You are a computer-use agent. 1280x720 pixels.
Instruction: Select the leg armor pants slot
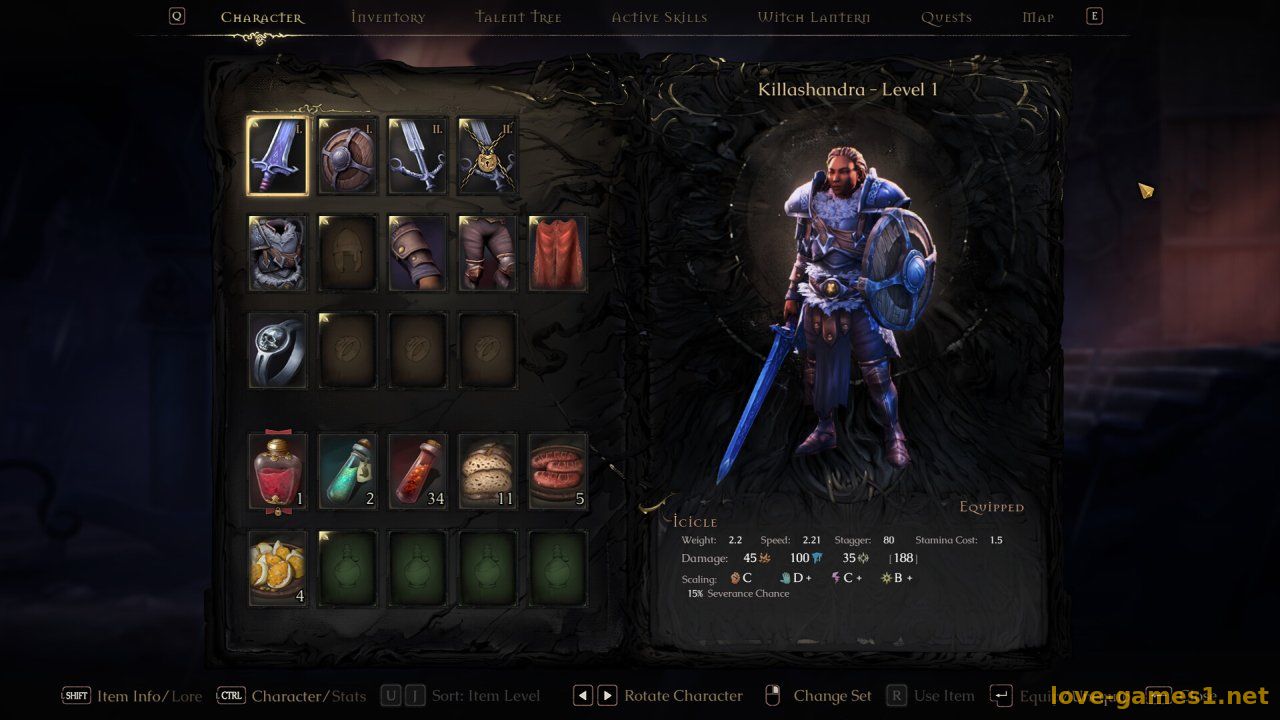click(488, 253)
